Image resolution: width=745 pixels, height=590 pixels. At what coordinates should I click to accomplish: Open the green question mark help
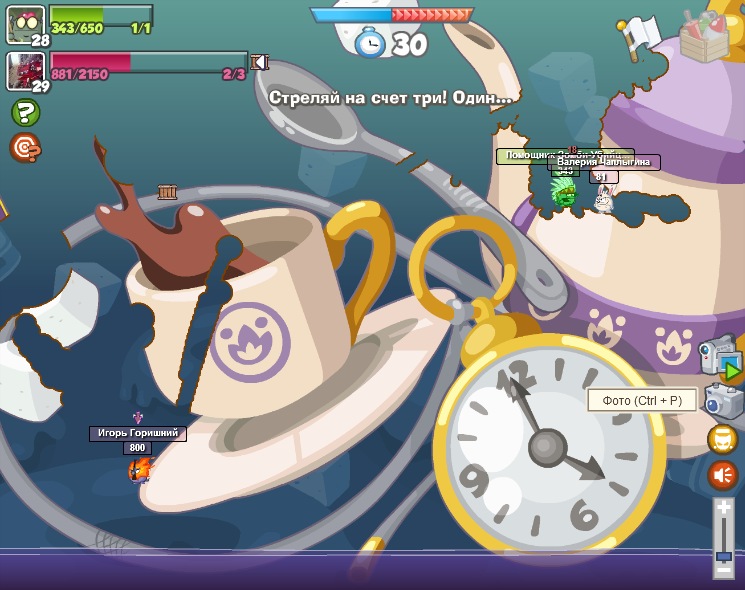pos(26,113)
